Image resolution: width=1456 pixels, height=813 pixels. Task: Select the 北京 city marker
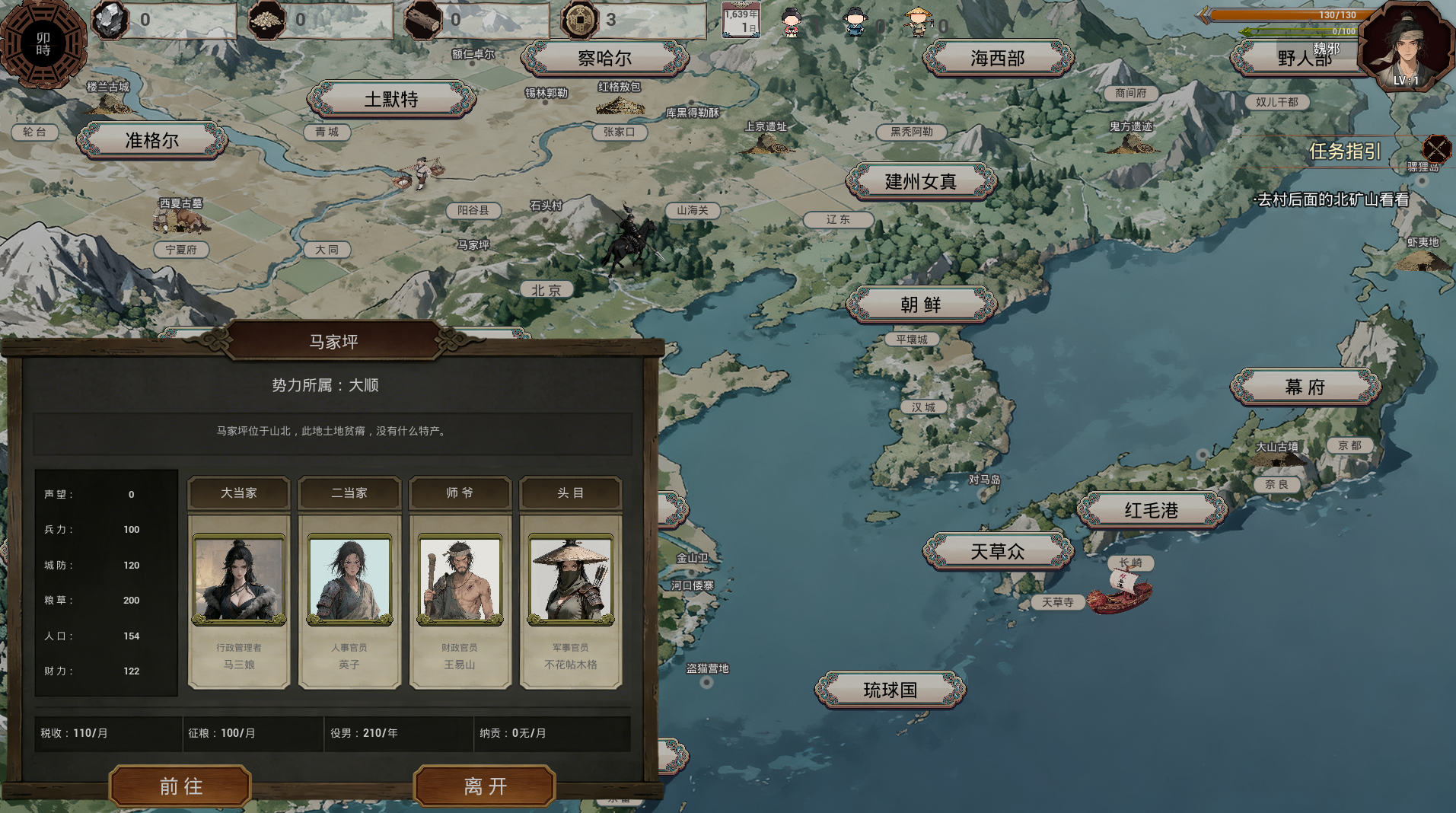(x=546, y=290)
